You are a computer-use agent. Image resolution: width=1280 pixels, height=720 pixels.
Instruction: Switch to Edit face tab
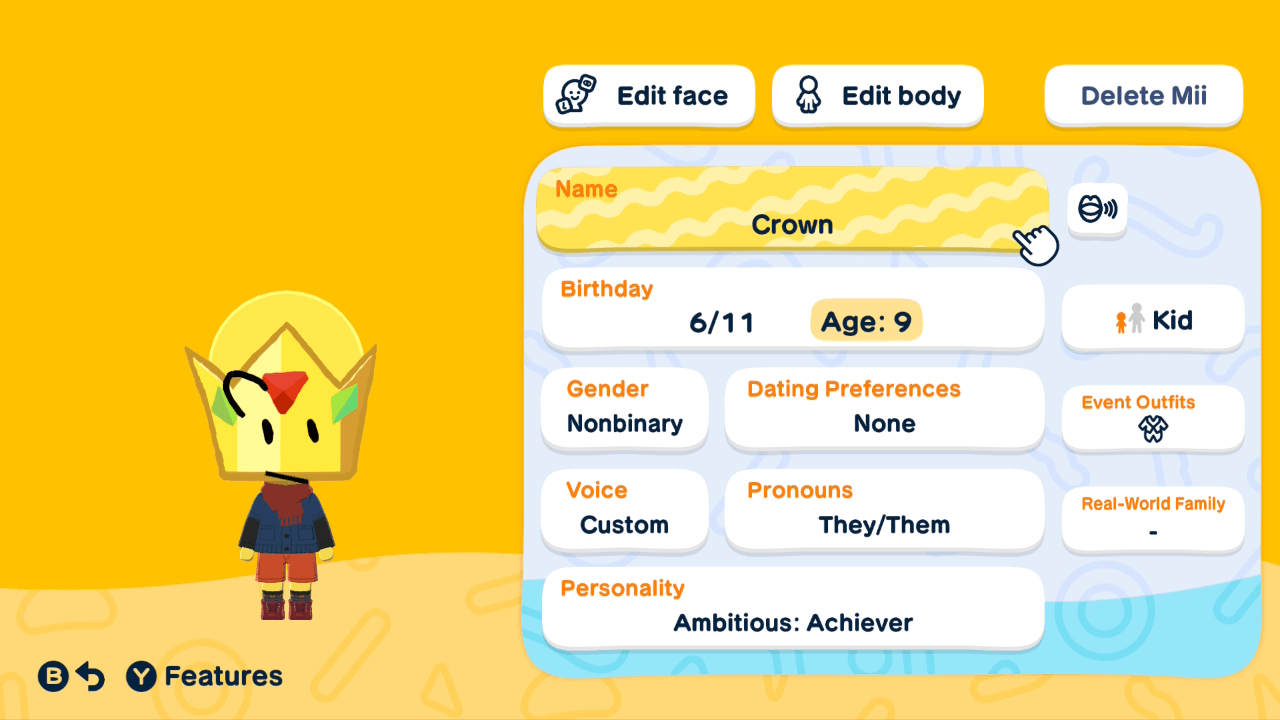[648, 95]
